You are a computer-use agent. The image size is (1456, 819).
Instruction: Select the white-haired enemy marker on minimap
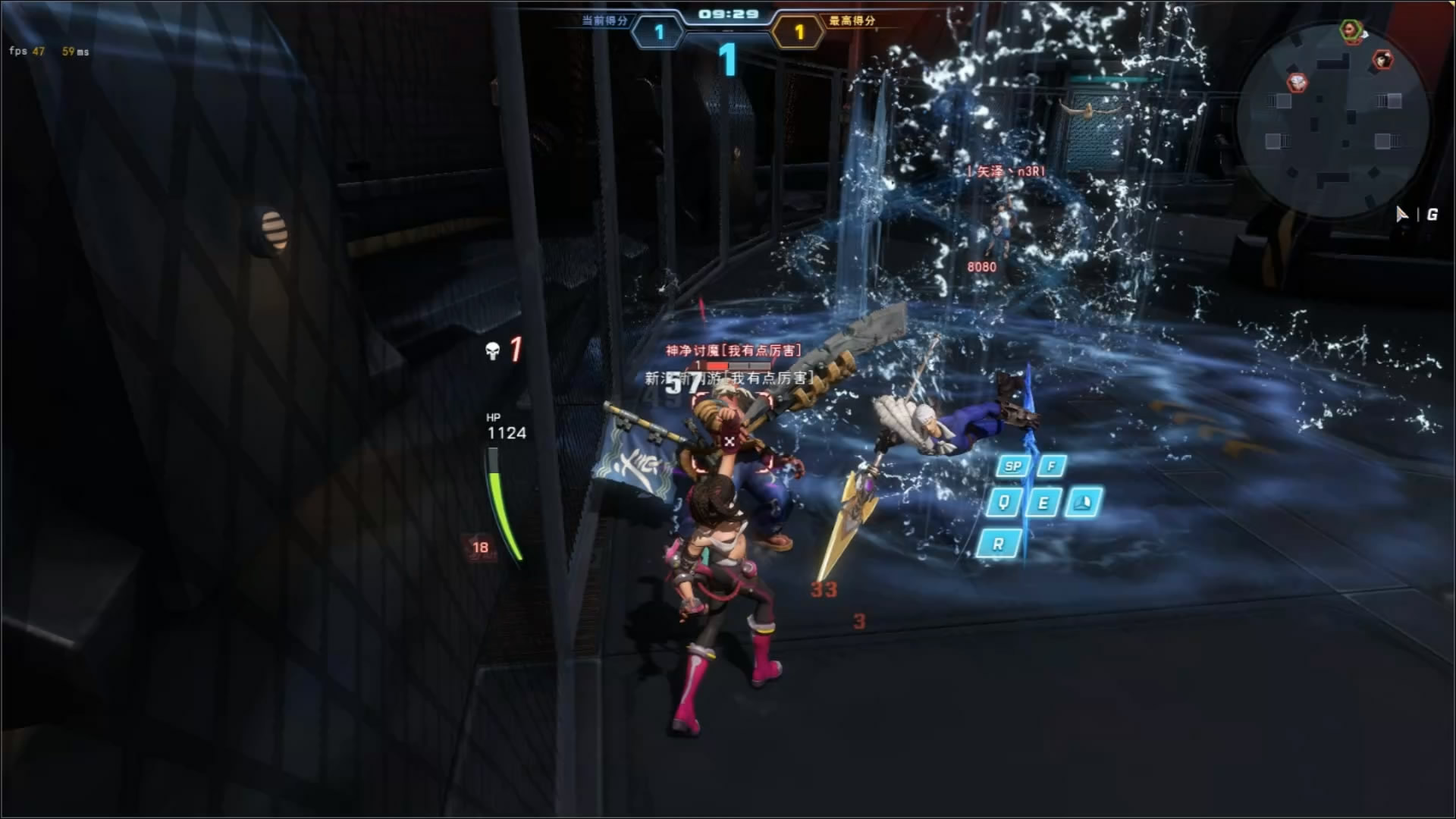click(1298, 82)
